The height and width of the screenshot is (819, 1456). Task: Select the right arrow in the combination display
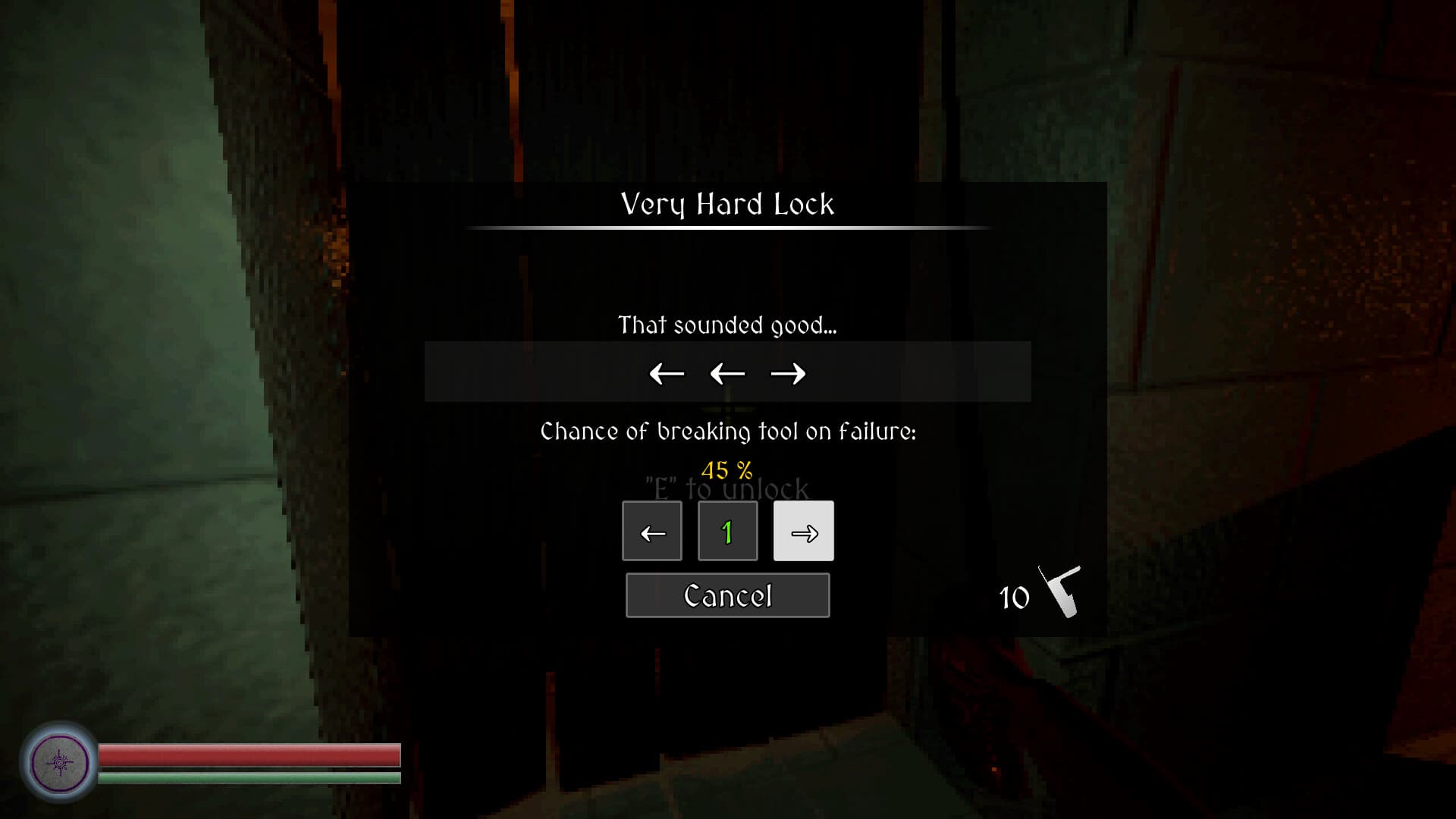pos(789,373)
